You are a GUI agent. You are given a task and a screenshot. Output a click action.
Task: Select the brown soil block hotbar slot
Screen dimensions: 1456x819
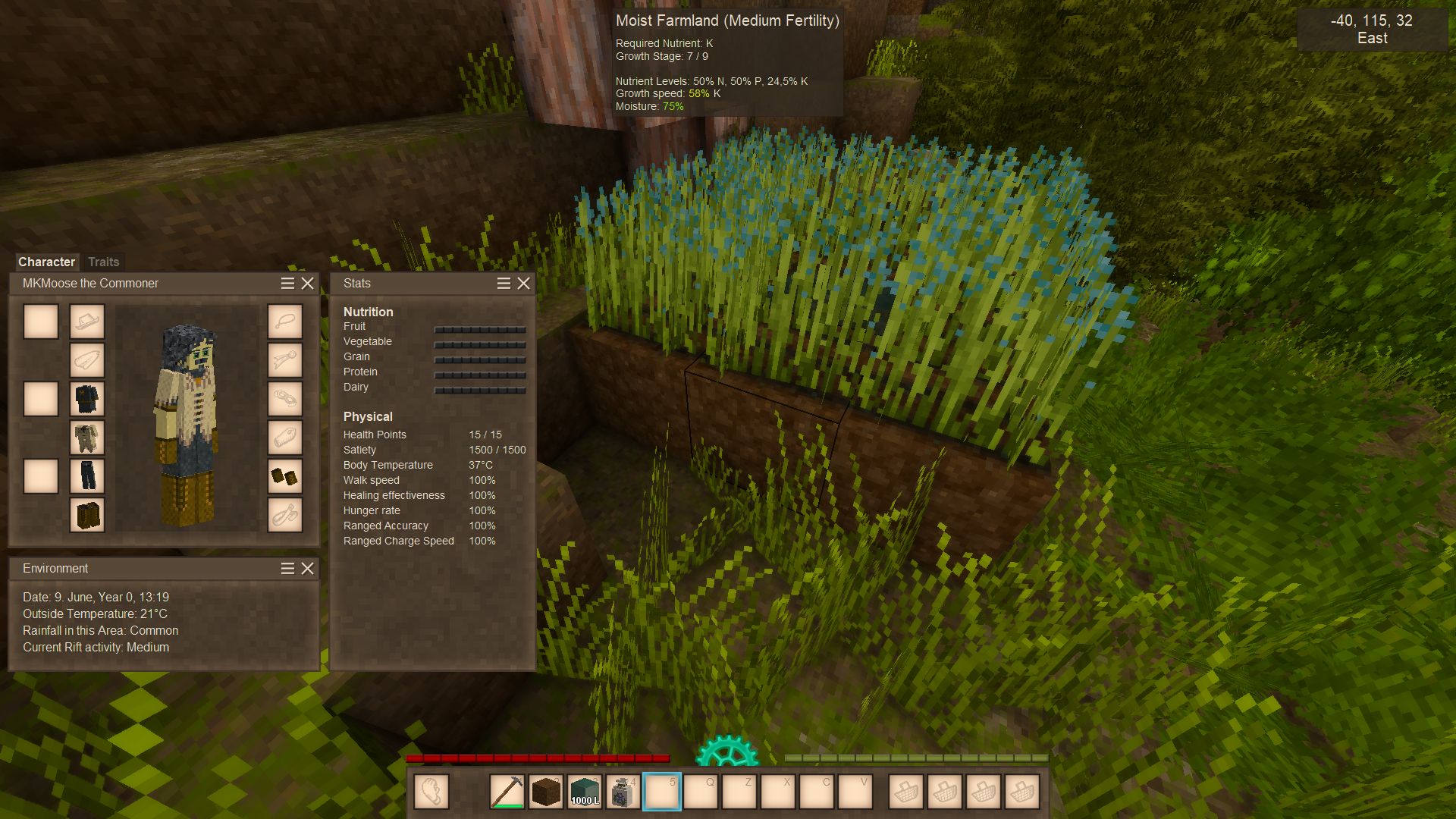[545, 792]
